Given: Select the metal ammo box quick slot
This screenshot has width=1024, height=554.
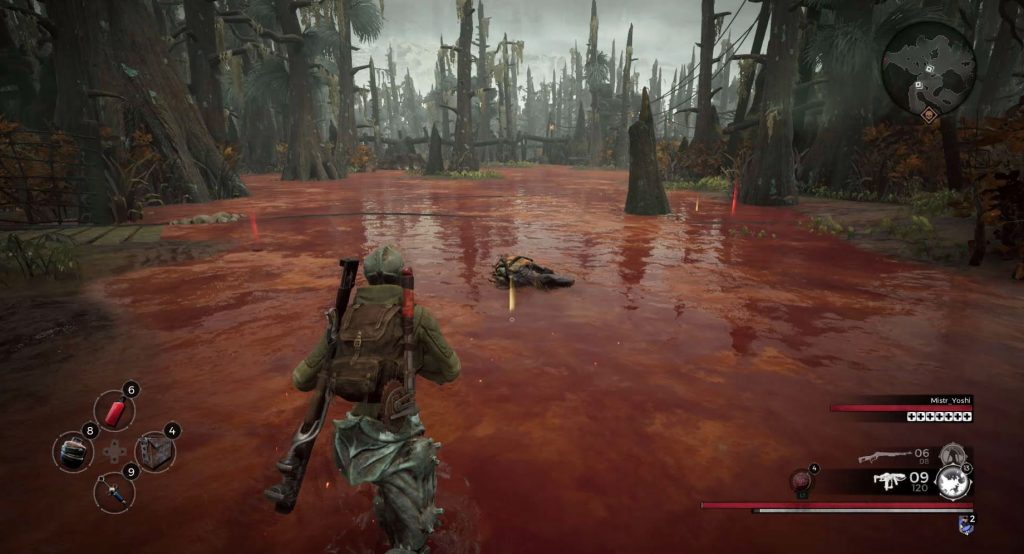Looking at the screenshot, I should [x=155, y=451].
